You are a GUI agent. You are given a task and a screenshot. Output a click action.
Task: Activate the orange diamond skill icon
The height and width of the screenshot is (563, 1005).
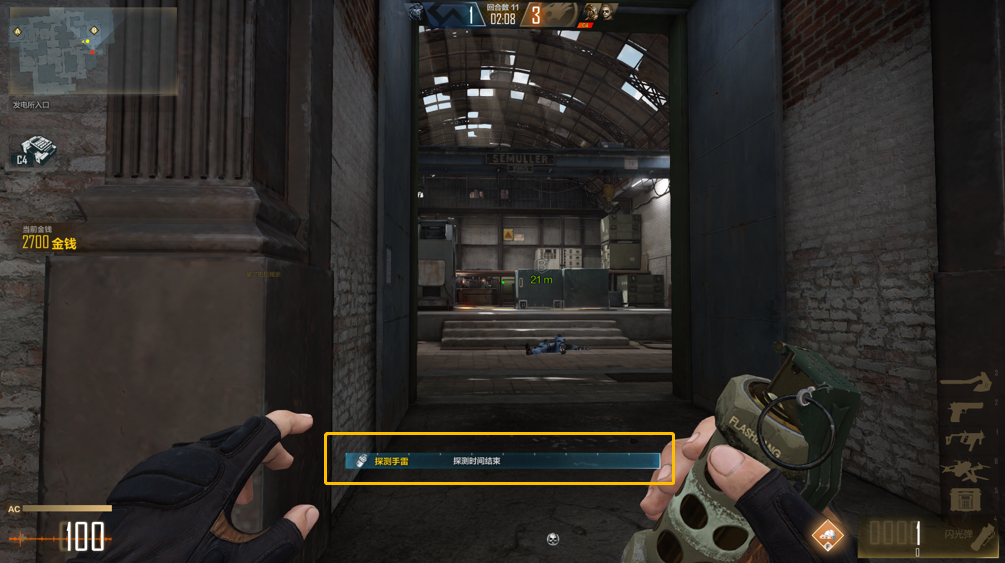point(827,537)
